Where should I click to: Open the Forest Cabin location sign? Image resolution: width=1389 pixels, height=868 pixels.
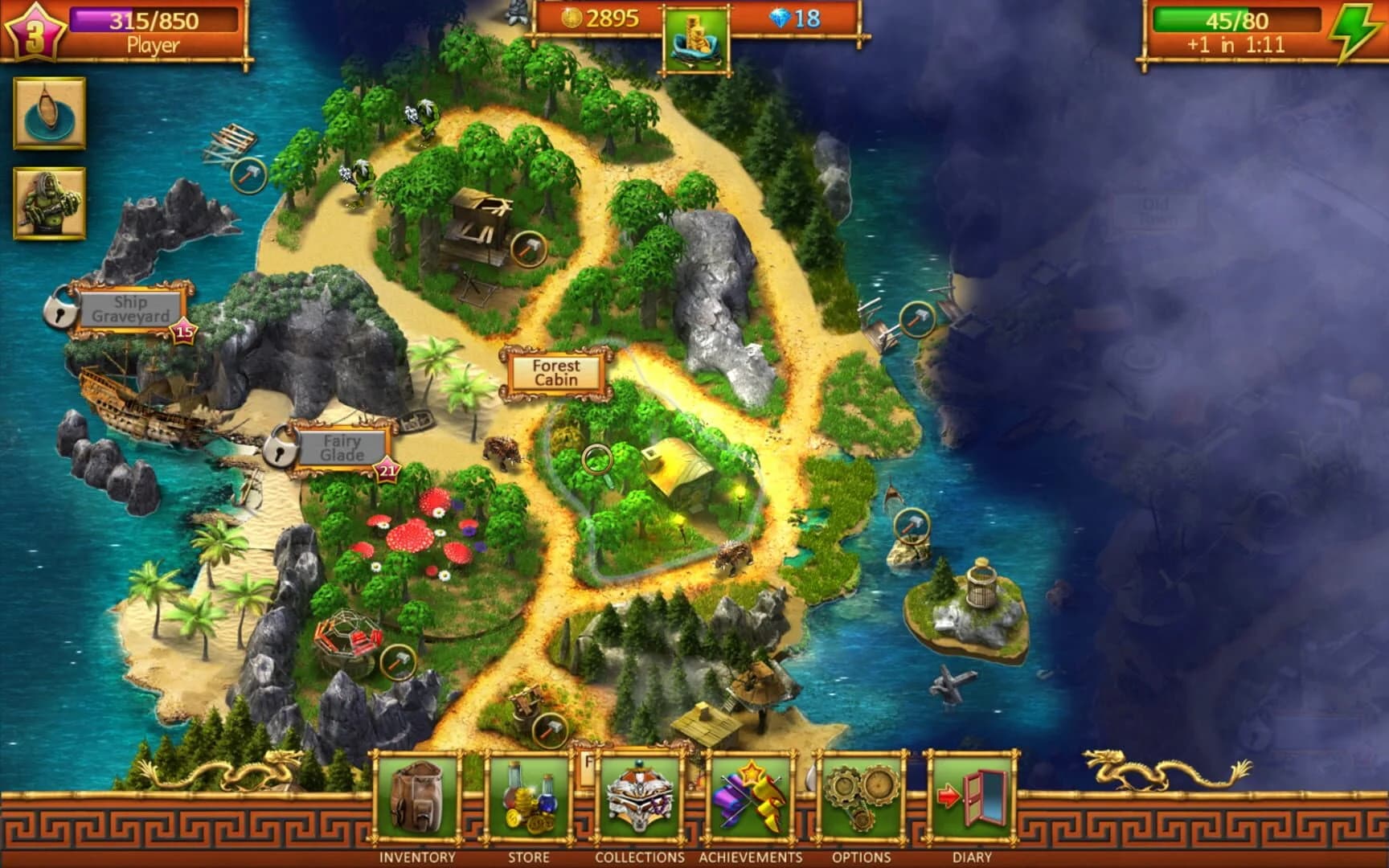point(554,372)
